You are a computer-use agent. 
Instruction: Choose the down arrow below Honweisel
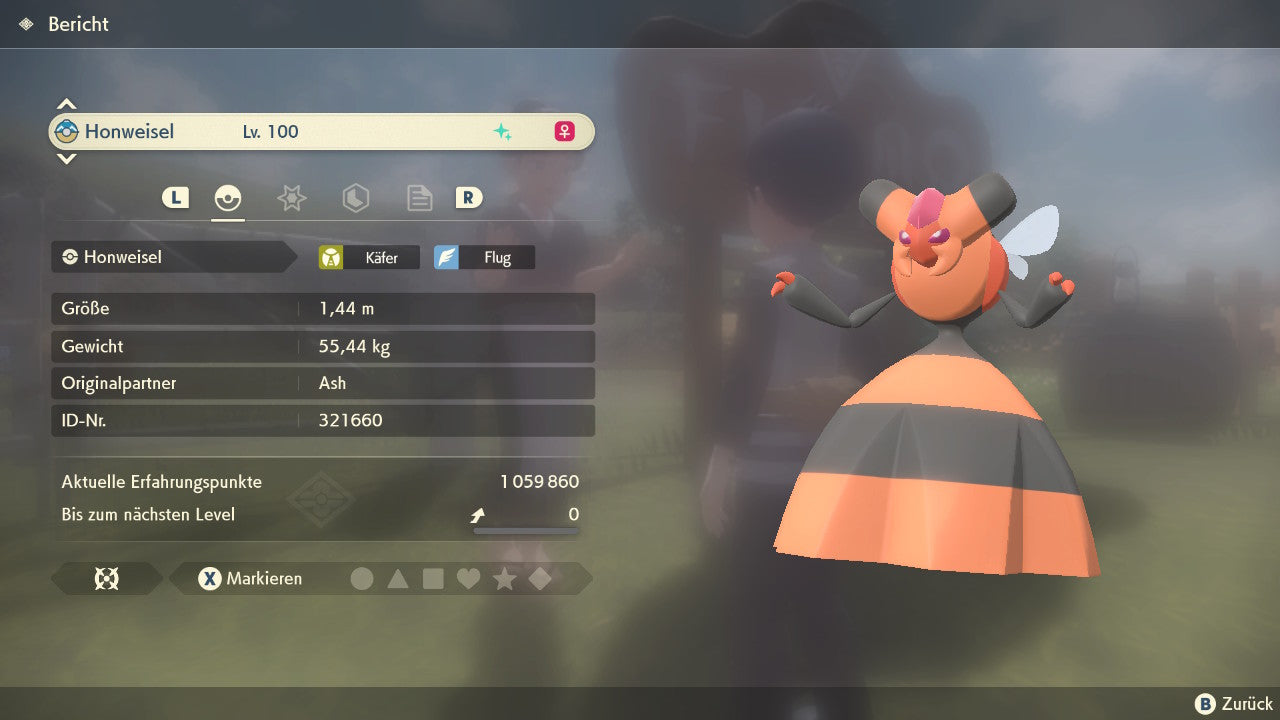click(66, 158)
